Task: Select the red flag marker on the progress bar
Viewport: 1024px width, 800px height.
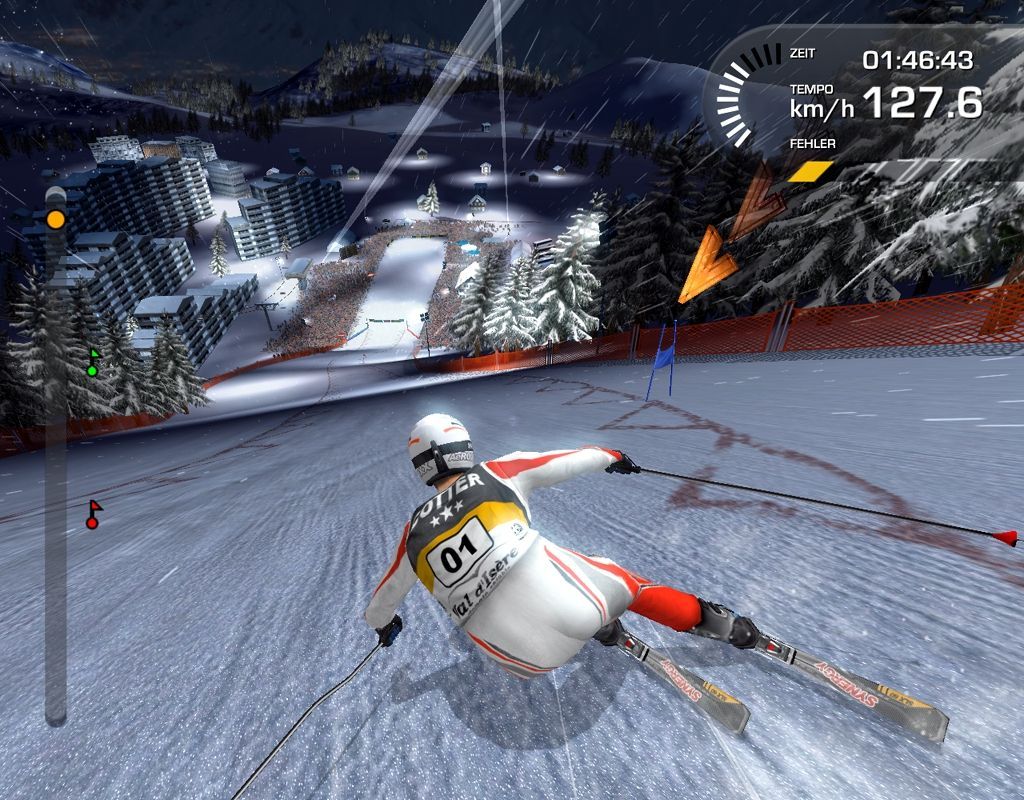Action: point(93,514)
